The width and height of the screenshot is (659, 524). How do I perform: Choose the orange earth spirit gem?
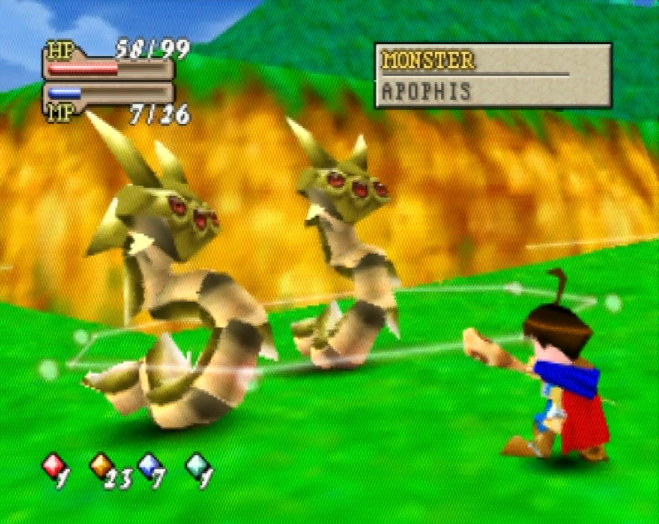(x=101, y=466)
